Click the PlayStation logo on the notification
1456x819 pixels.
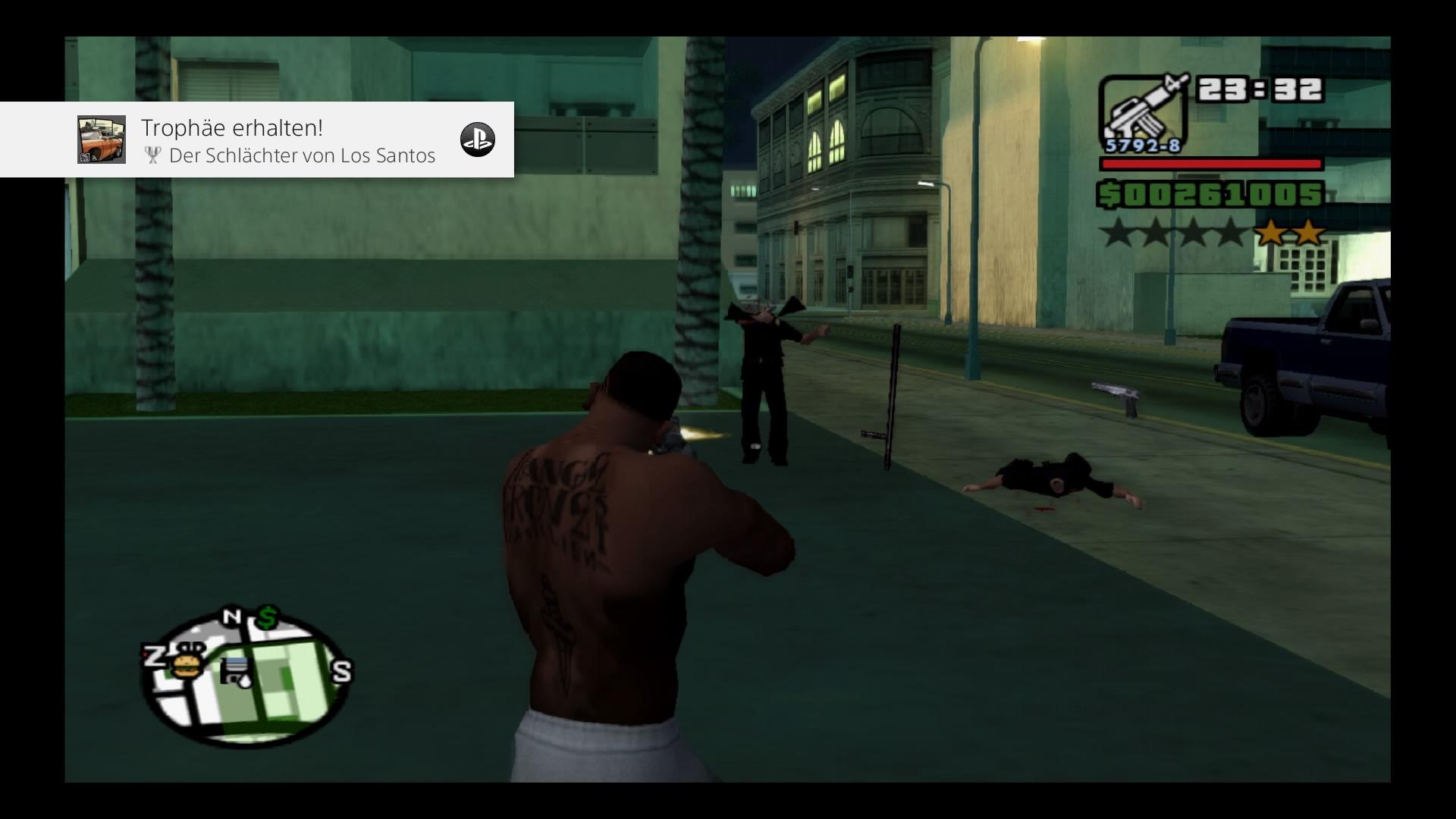pos(478,140)
